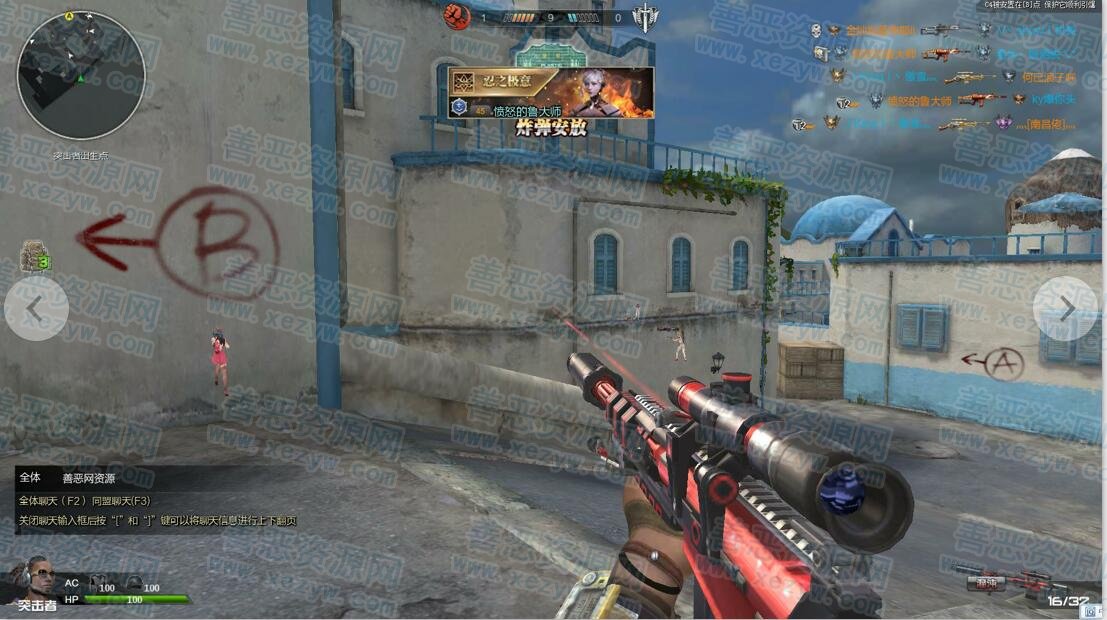The width and height of the screenshot is (1107, 620).
Task: Click the 全体 chat channel label
Action: pos(30,478)
